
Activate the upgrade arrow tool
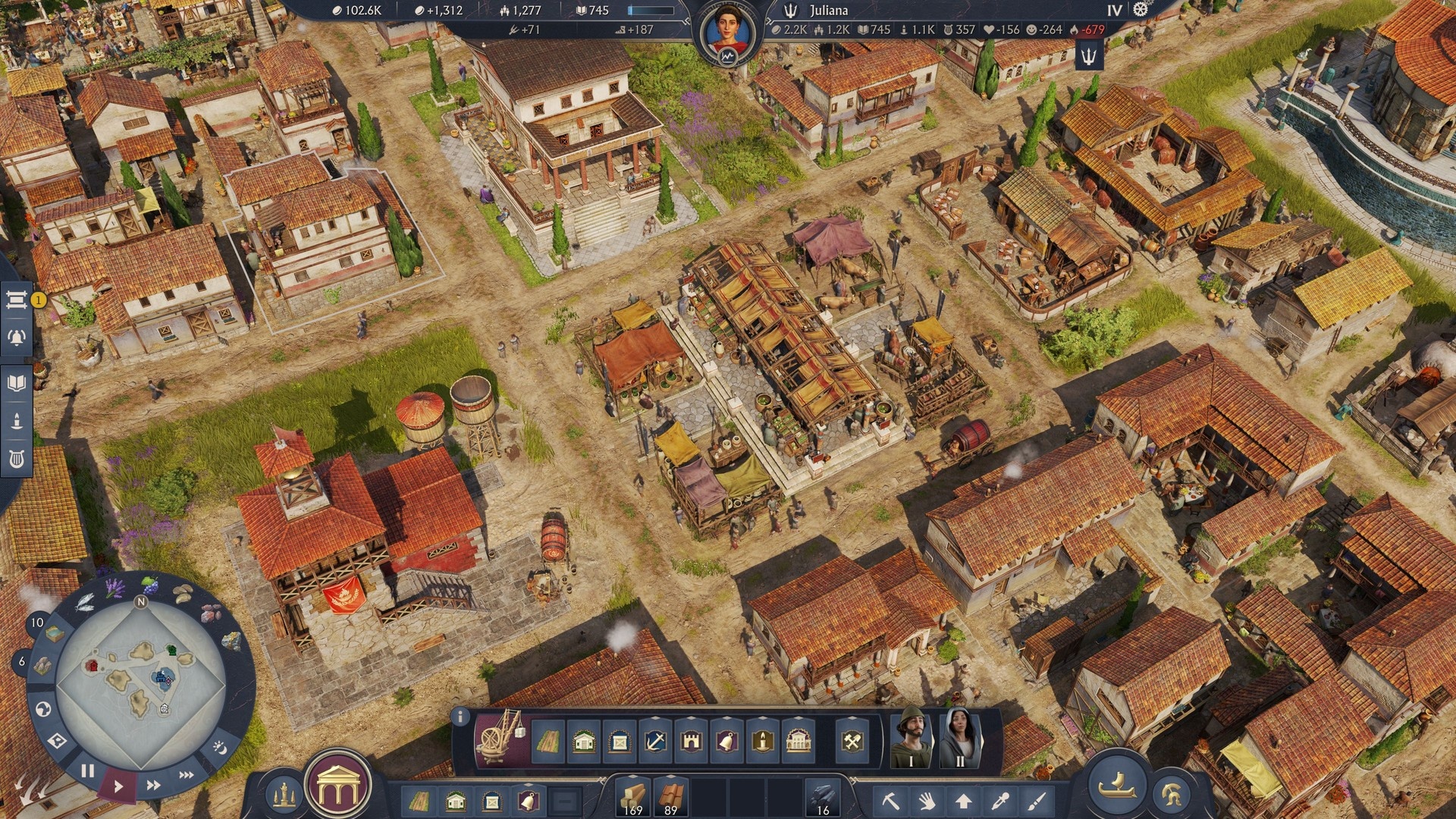963,800
